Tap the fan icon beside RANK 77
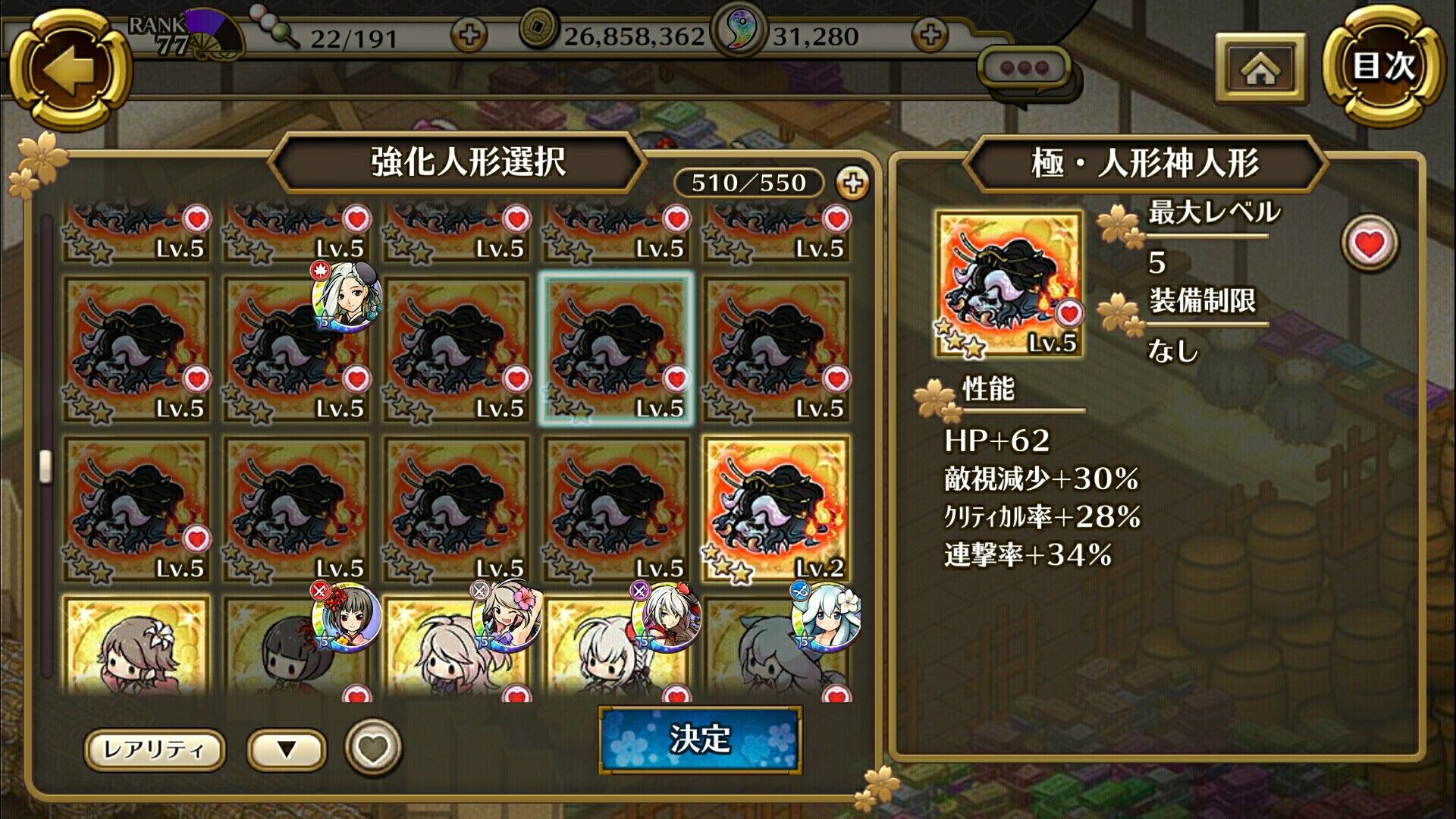Screen dimensions: 1456x819 [209, 30]
